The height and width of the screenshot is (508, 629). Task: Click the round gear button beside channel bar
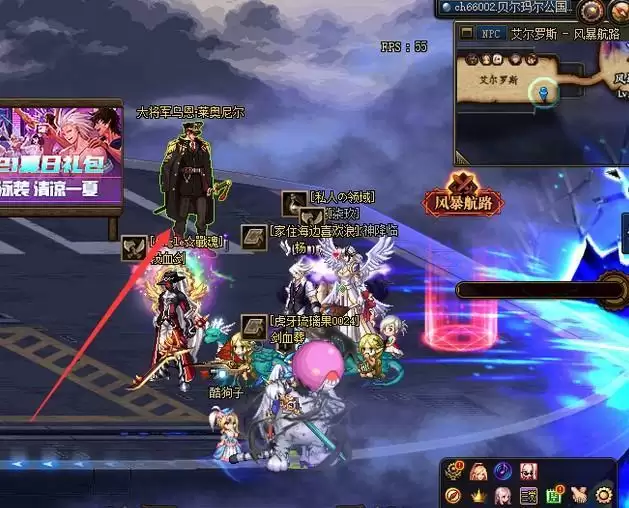pos(592,10)
